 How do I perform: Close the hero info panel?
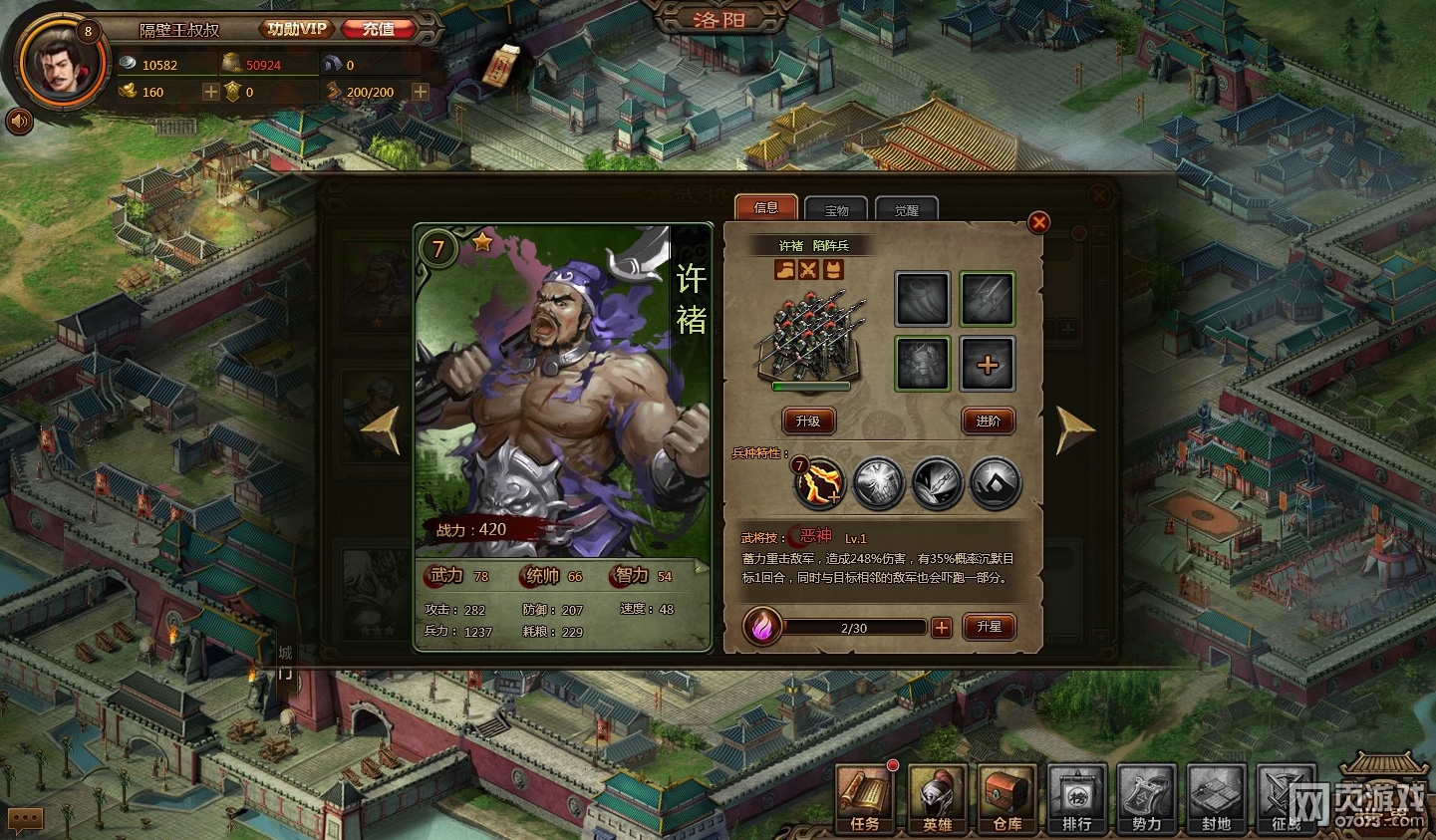pyautogui.click(x=1038, y=222)
